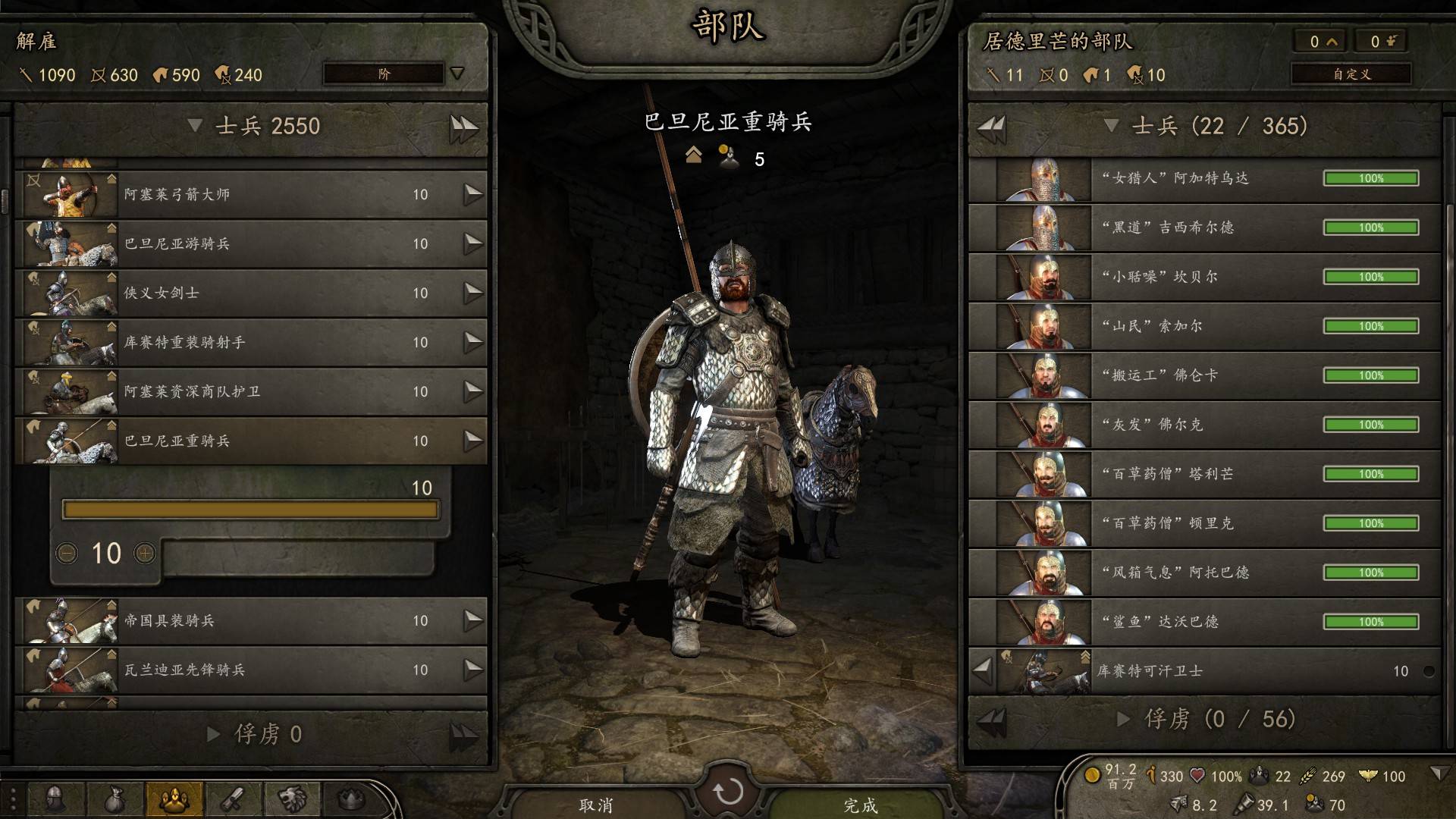This screenshot has width=1456, height=819.
Task: Open the 自定义 sort selector
Action: (1351, 74)
